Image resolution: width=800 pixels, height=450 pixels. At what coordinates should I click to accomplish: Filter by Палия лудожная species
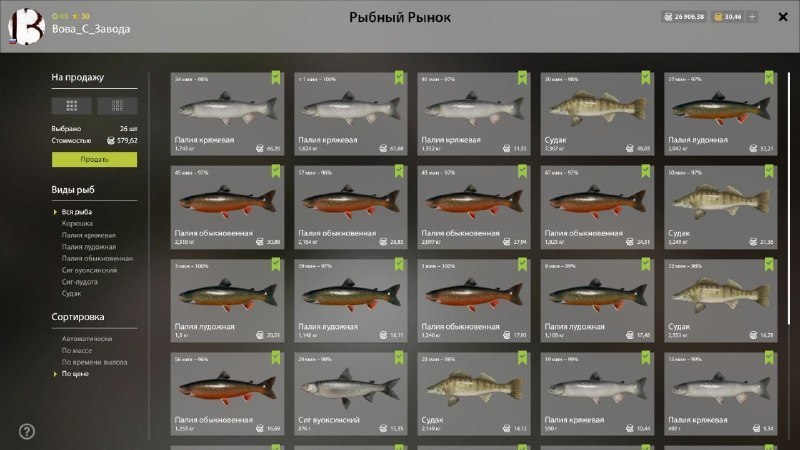88,247
